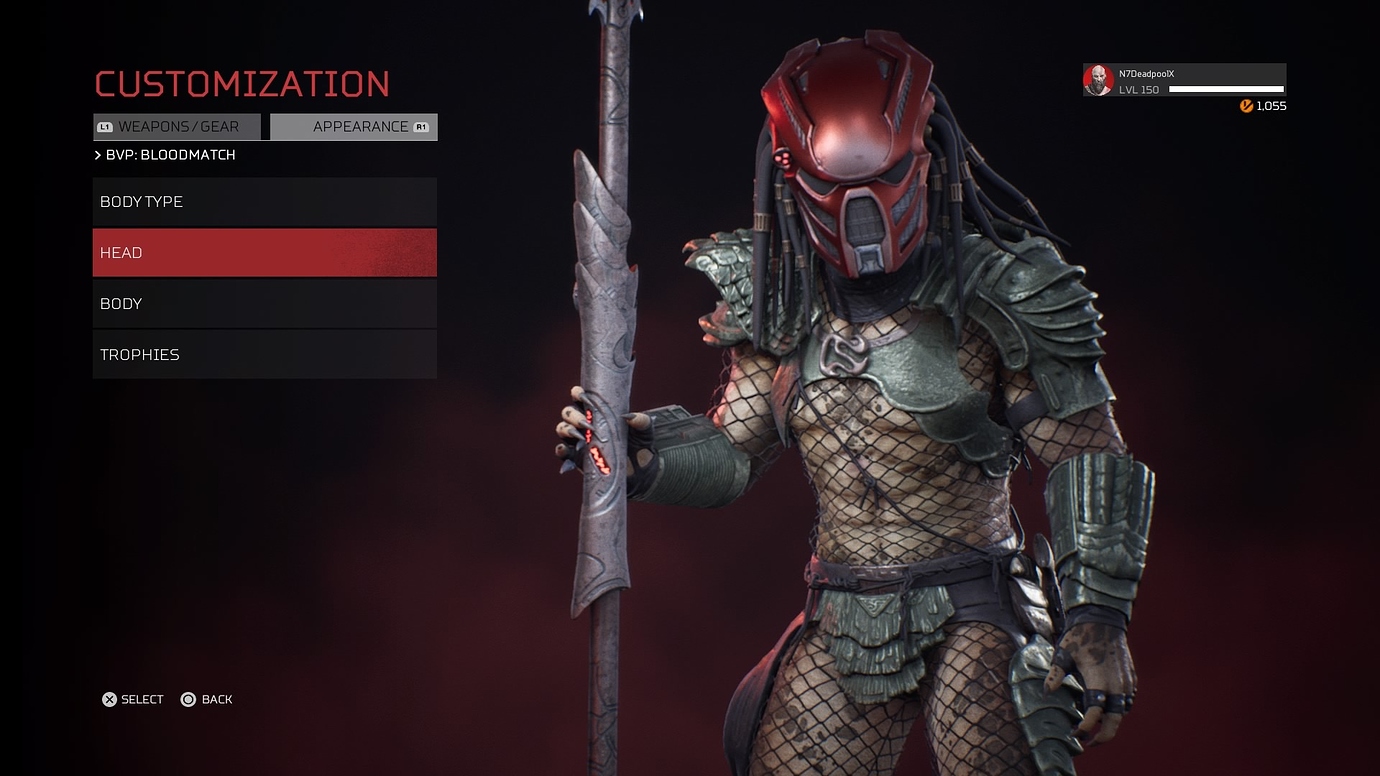1380x776 pixels.
Task: Switch to the Weapons/Gear tab
Action: pos(178,126)
